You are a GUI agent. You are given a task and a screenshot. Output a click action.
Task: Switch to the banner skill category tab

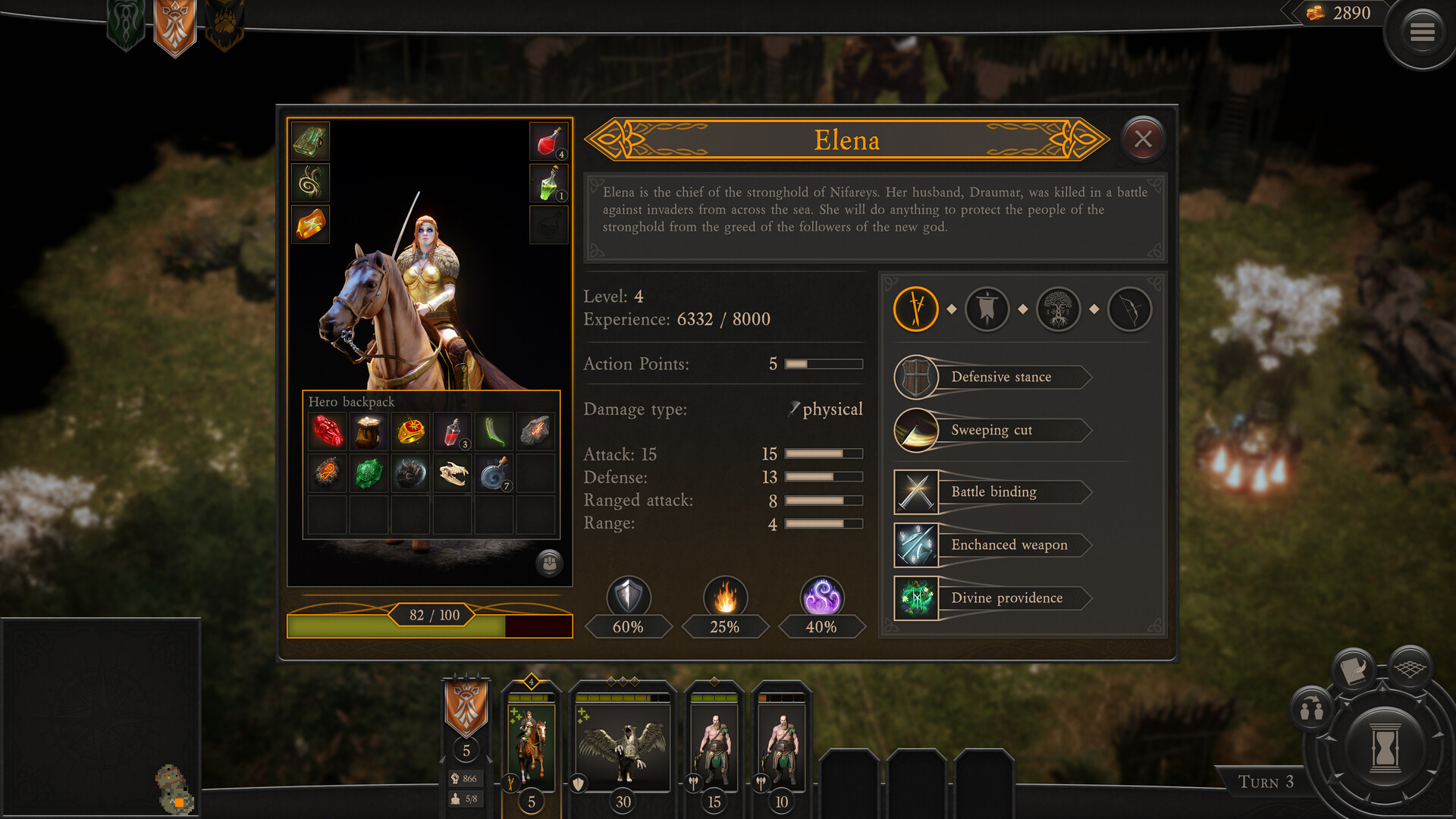pyautogui.click(x=987, y=309)
